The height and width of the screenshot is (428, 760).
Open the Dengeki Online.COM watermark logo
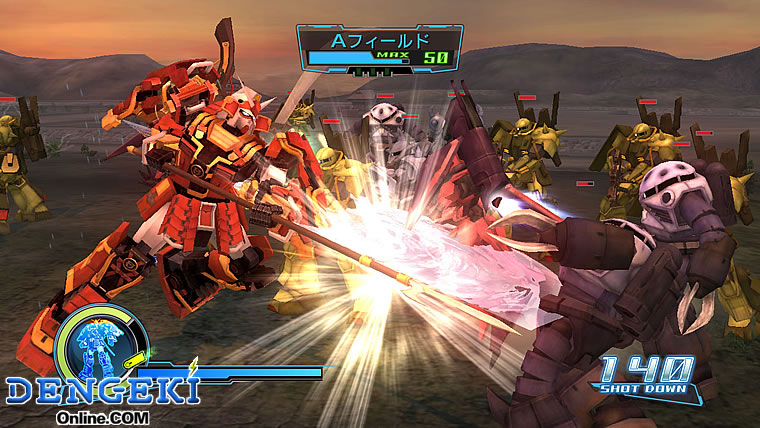[100, 395]
